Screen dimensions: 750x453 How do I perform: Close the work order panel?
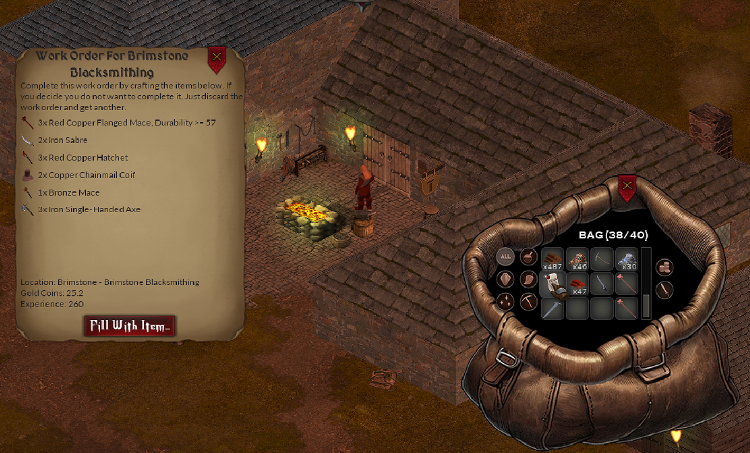(x=216, y=59)
